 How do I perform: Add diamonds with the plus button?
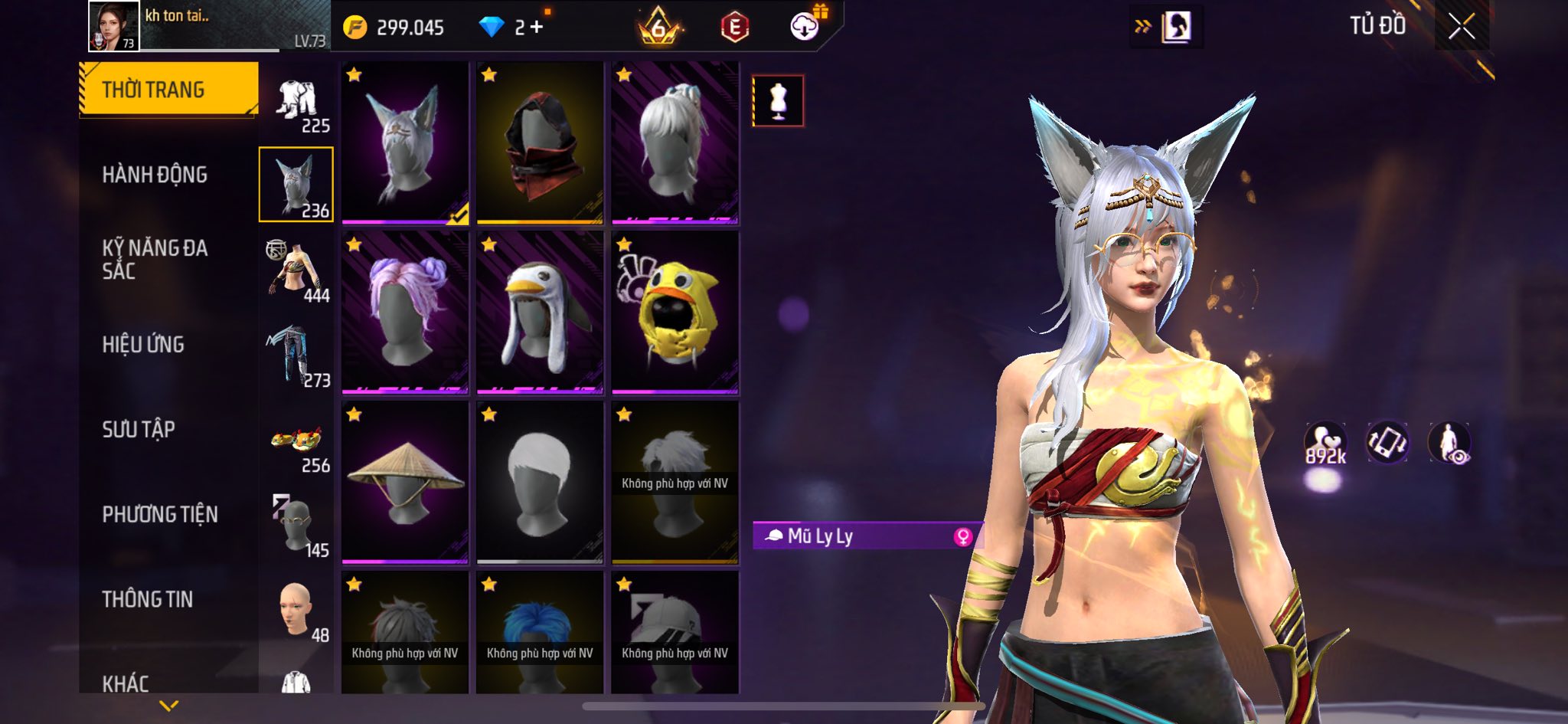pos(536,28)
